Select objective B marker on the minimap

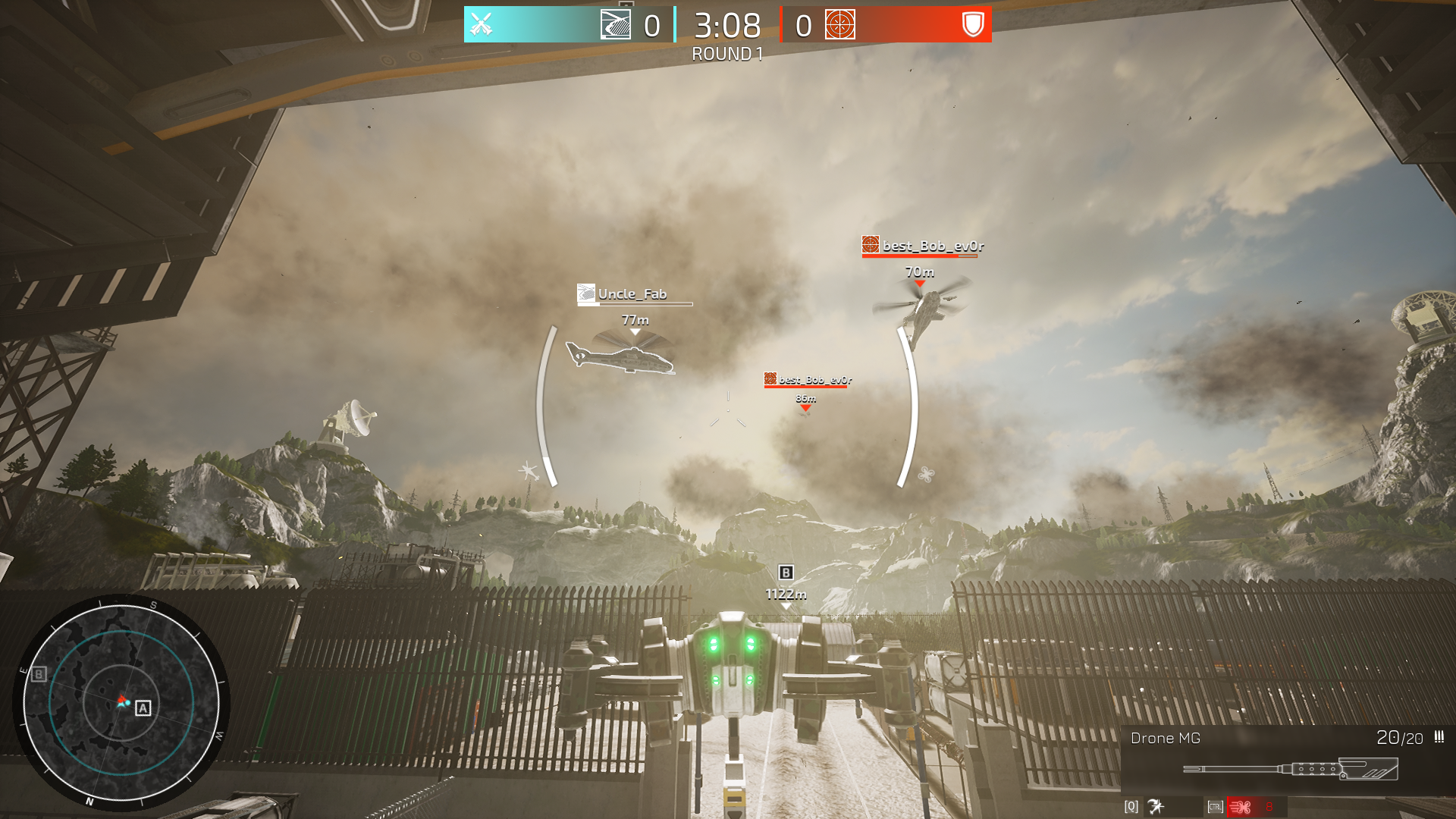click(39, 673)
